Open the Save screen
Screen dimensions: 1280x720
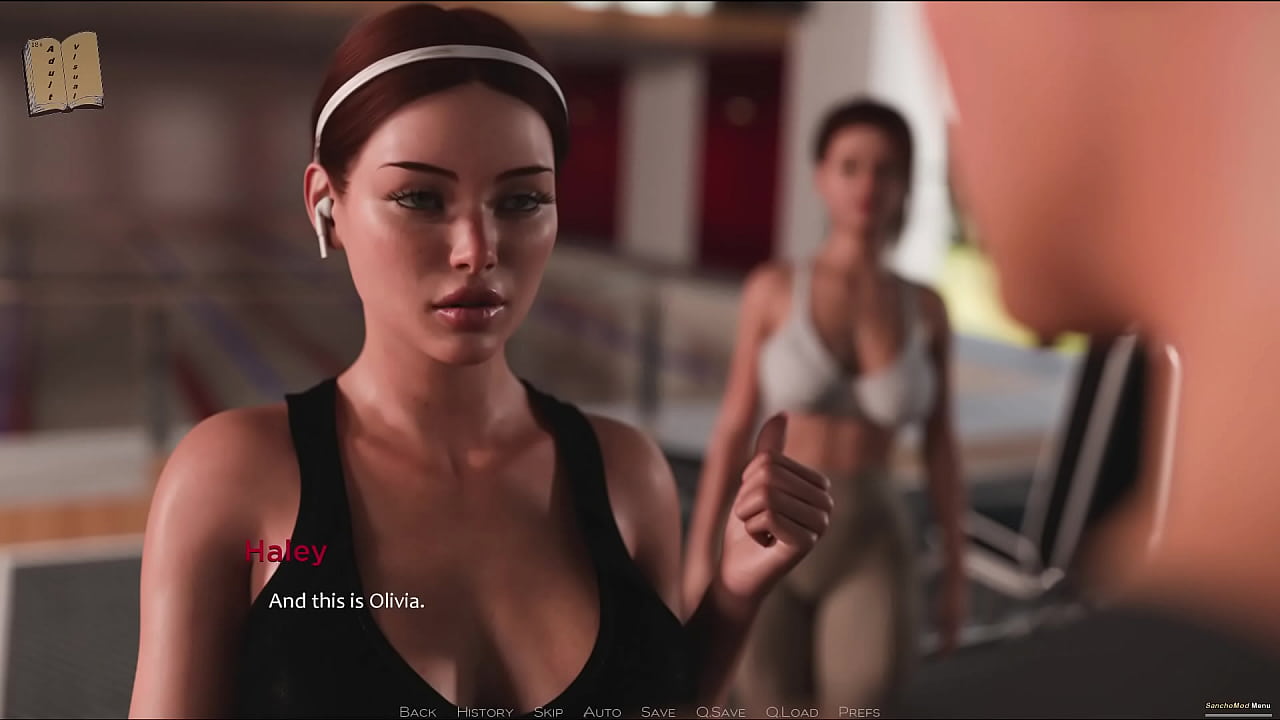(x=658, y=712)
